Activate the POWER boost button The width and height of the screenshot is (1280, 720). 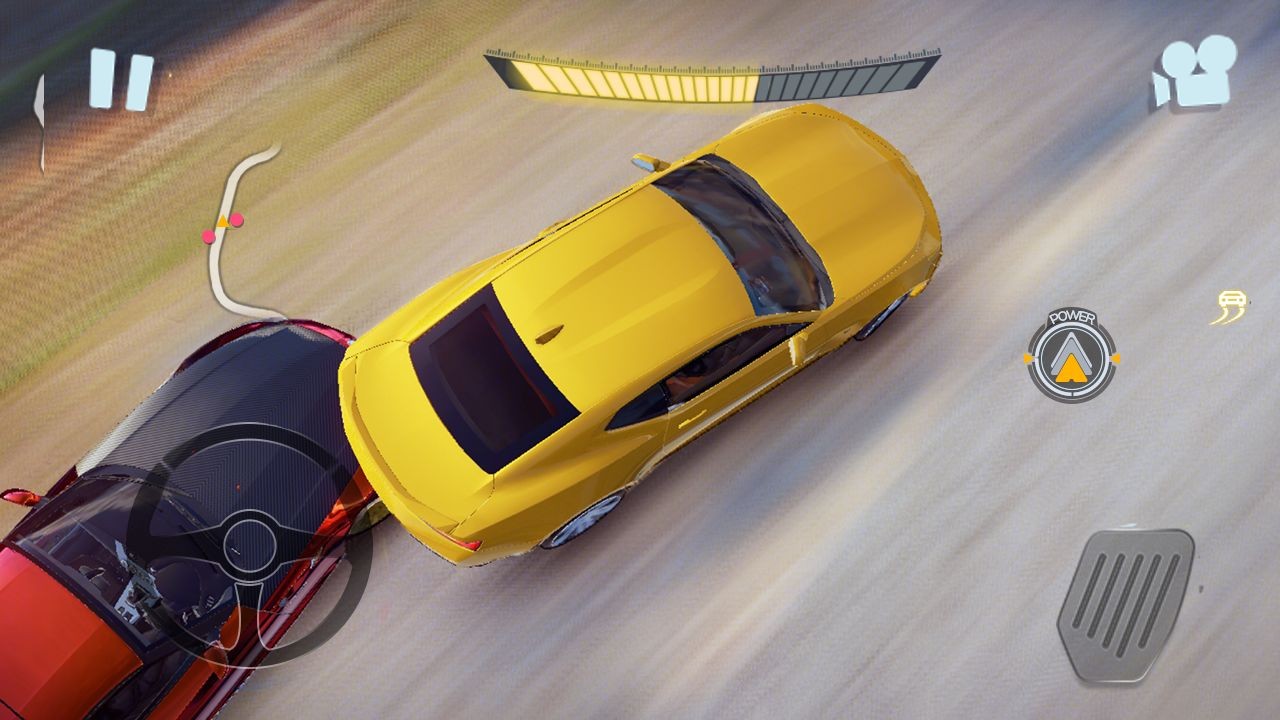[x=1071, y=357]
